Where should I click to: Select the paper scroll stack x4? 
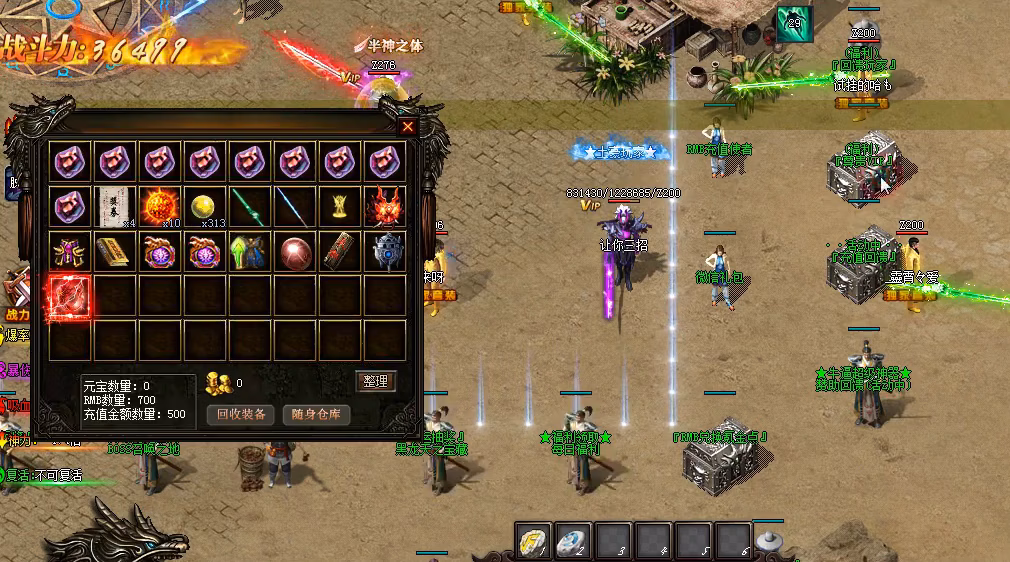click(116, 206)
